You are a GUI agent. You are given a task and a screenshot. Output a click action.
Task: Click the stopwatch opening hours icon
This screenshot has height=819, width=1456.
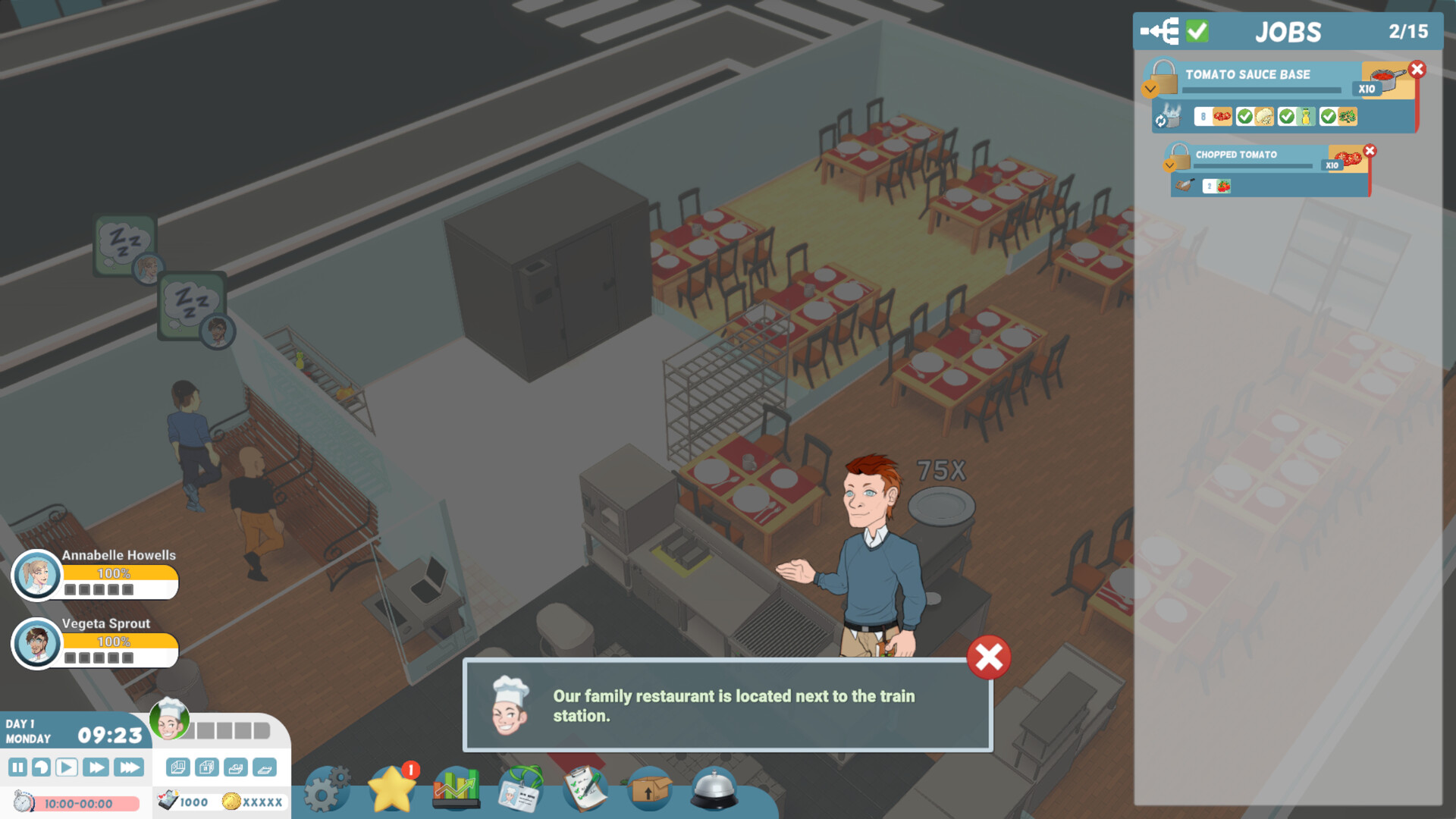pos(23,802)
